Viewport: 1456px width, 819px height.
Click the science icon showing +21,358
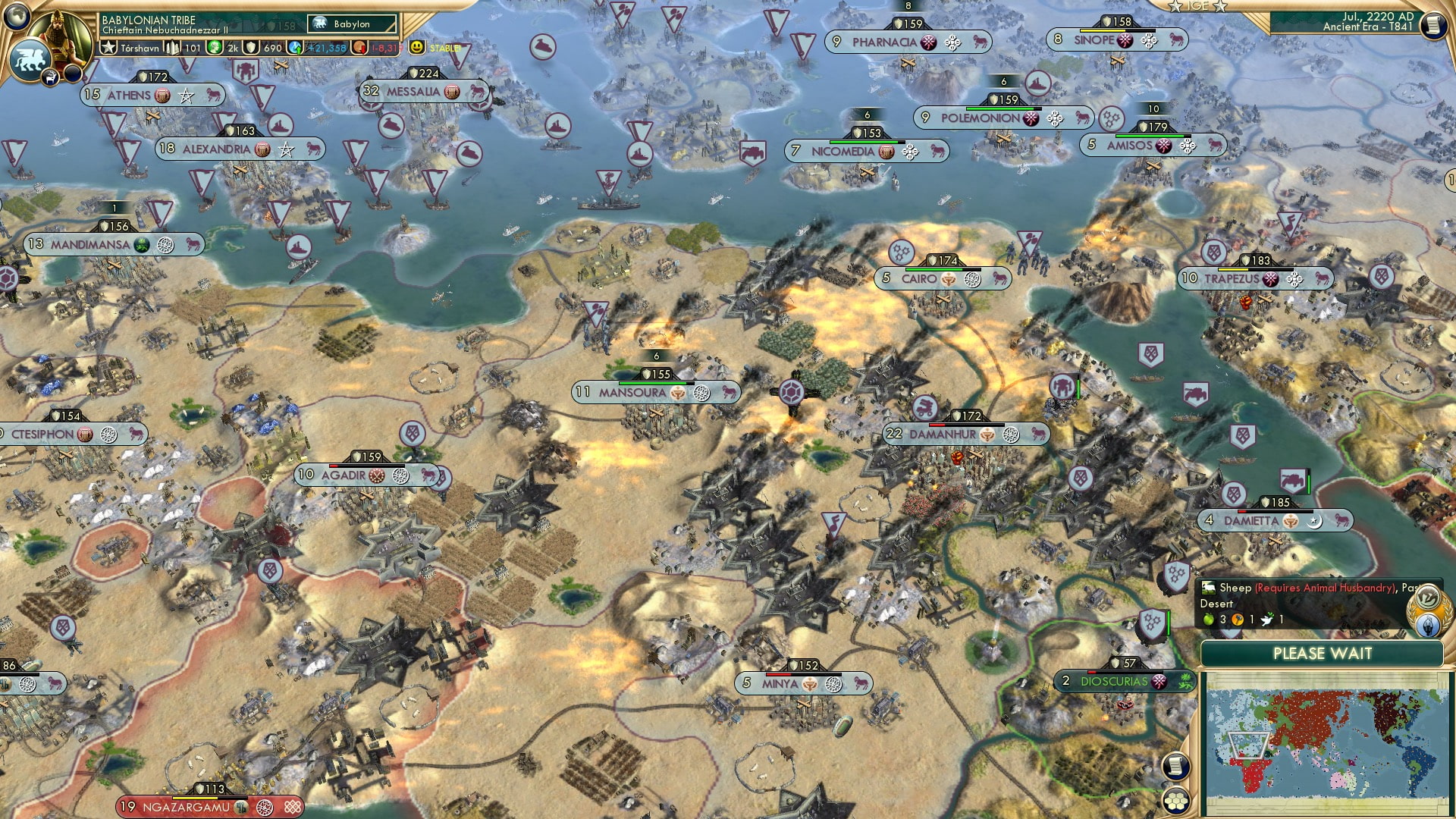coord(295,47)
